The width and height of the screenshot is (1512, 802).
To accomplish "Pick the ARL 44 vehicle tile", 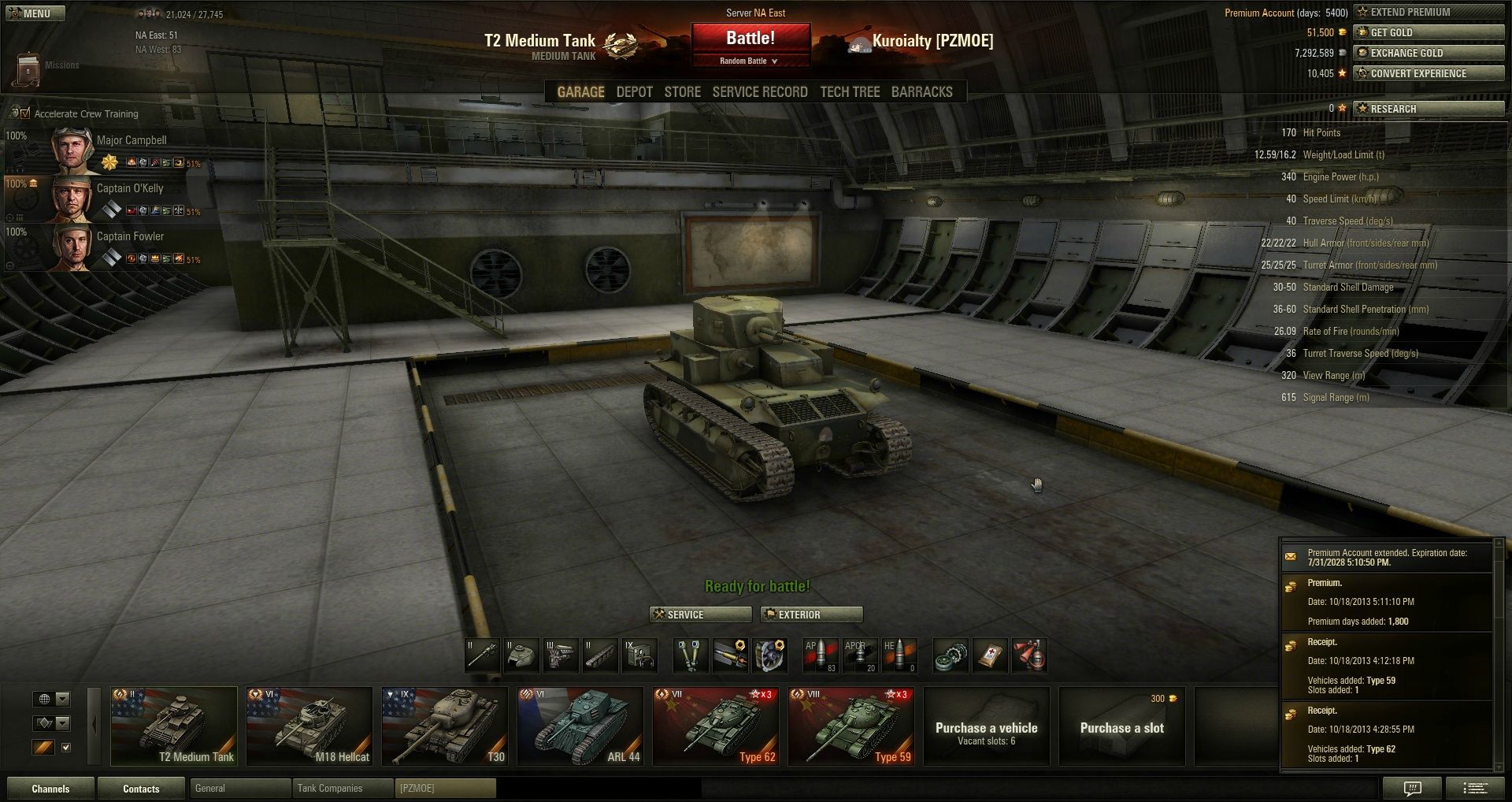I will 580,726.
